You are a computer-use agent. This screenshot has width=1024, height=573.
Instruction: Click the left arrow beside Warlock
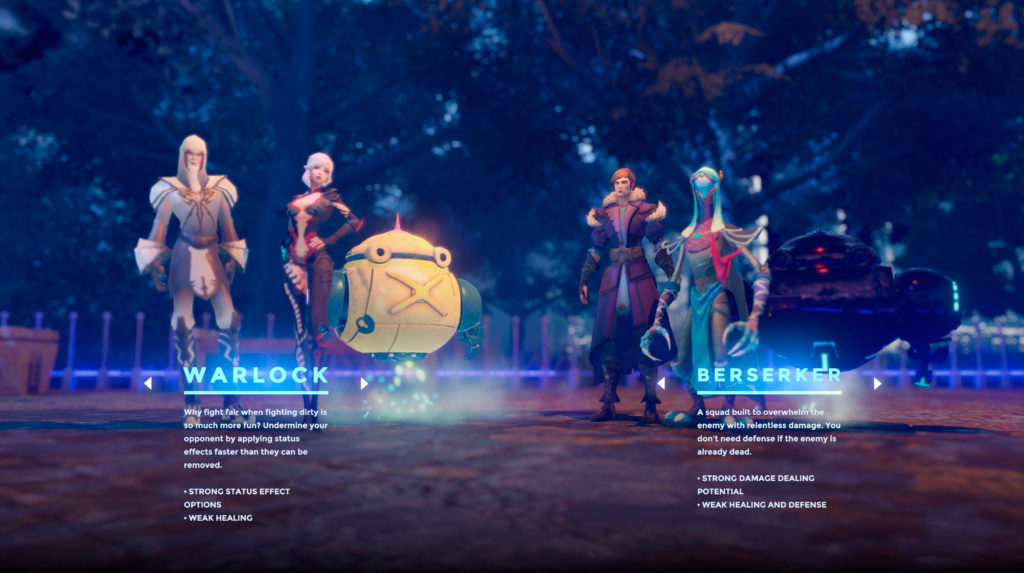pos(148,382)
